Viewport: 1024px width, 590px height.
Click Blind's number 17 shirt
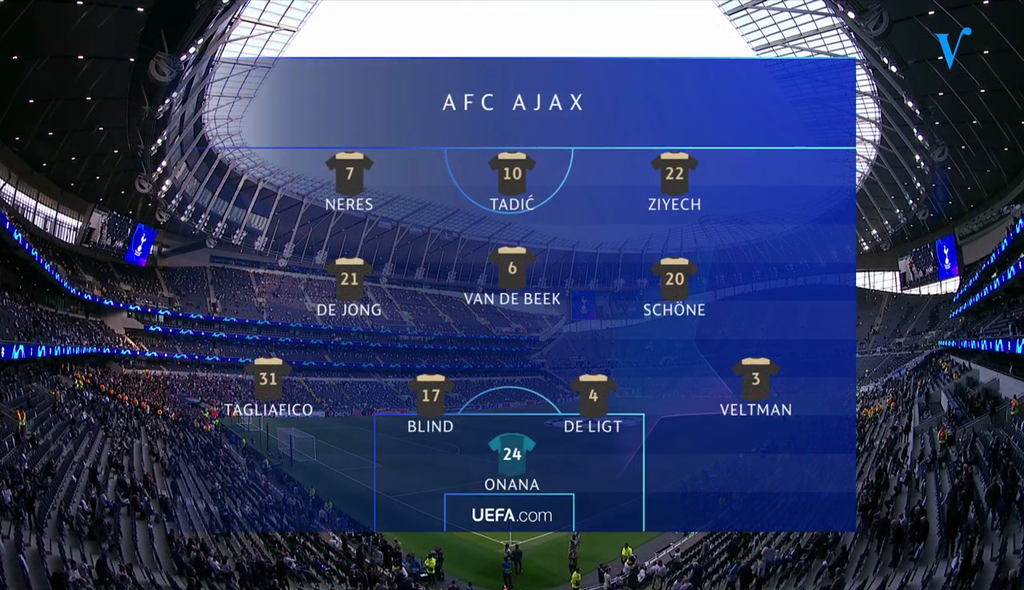(431, 395)
